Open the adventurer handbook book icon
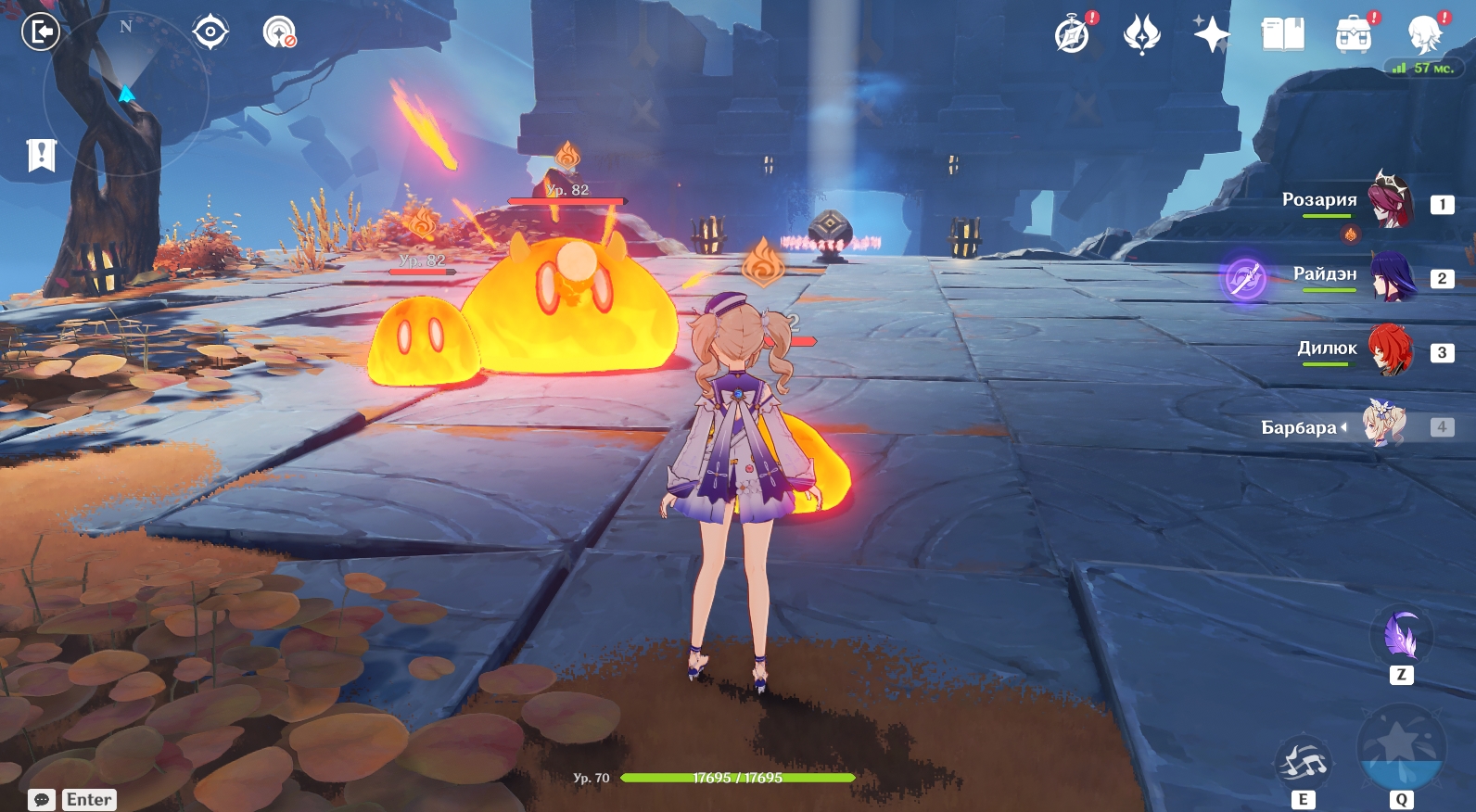Viewport: 1476px width, 812px height. point(1282,34)
